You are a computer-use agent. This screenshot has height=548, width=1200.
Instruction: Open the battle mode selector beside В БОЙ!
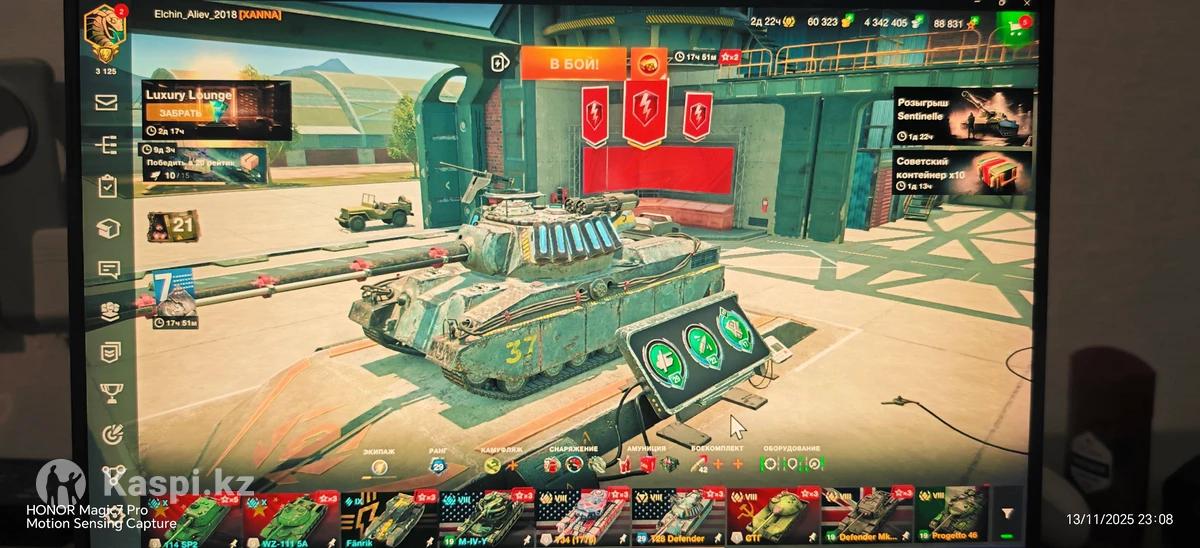646,64
